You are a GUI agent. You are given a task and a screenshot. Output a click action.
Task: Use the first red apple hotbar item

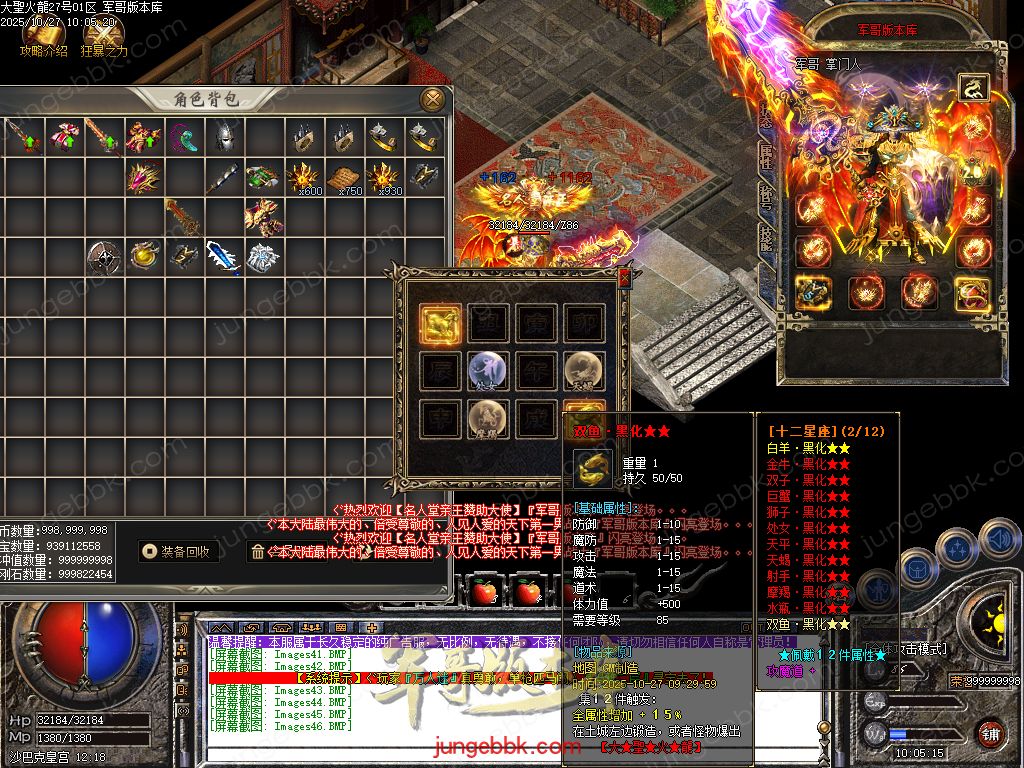485,592
